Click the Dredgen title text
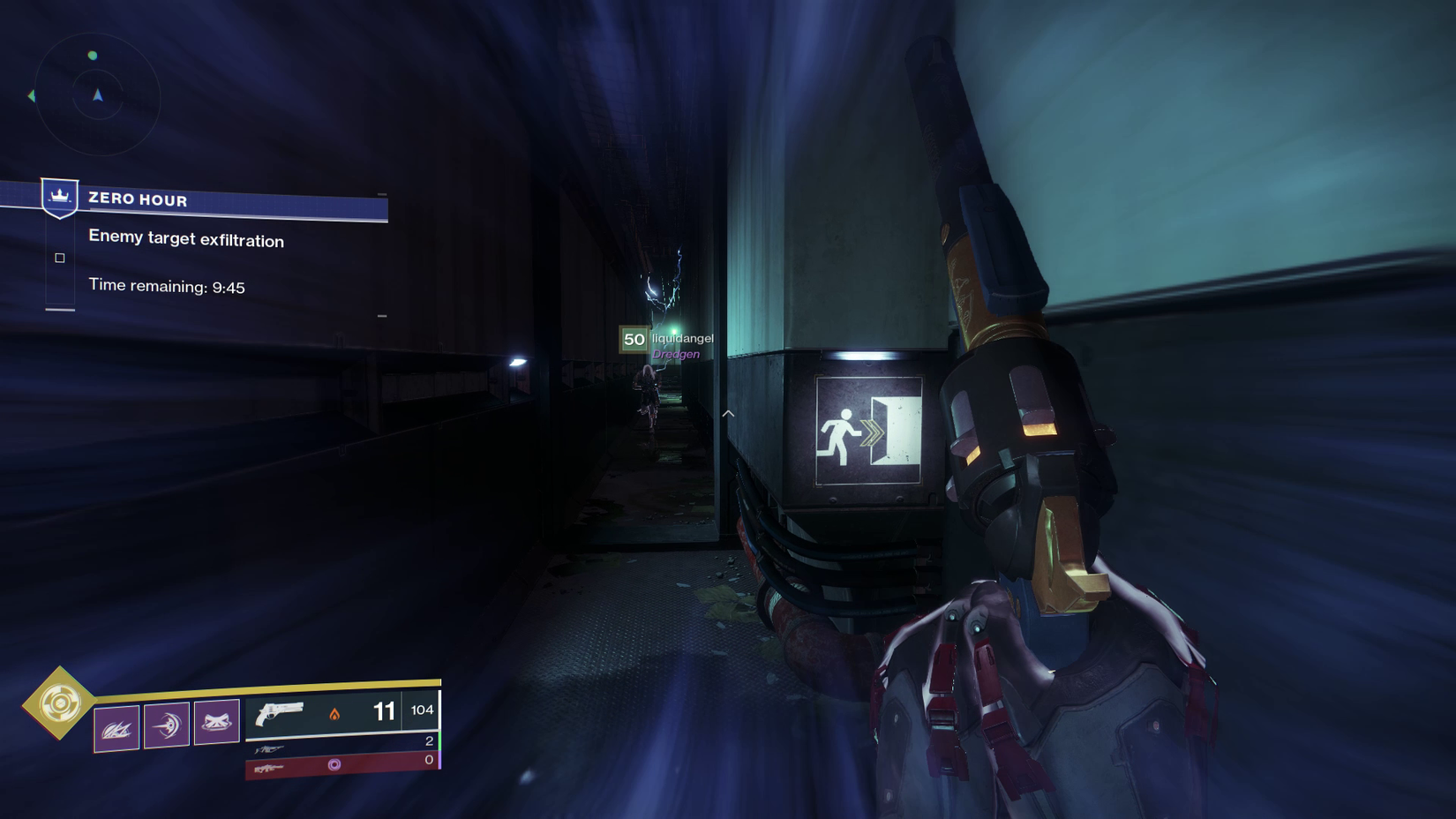Viewport: 1456px width, 819px height. click(x=678, y=353)
